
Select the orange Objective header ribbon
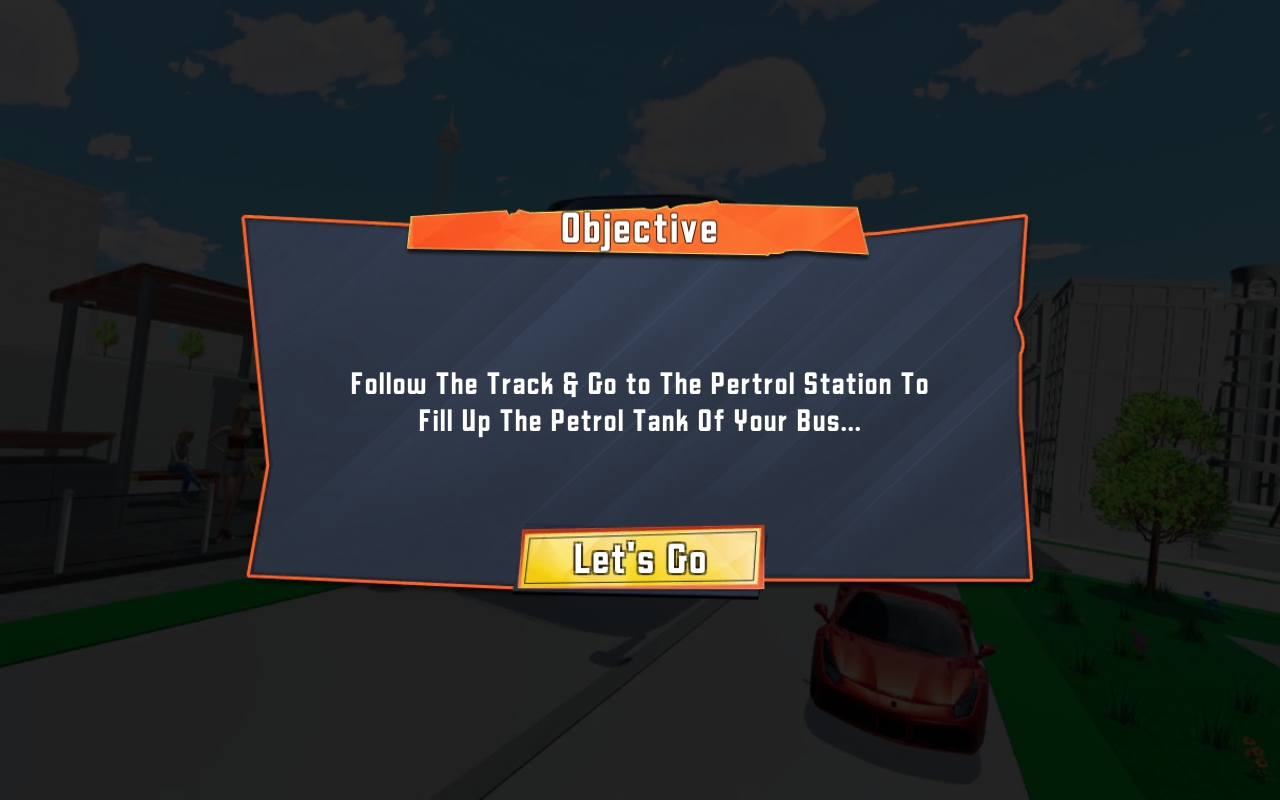click(640, 231)
